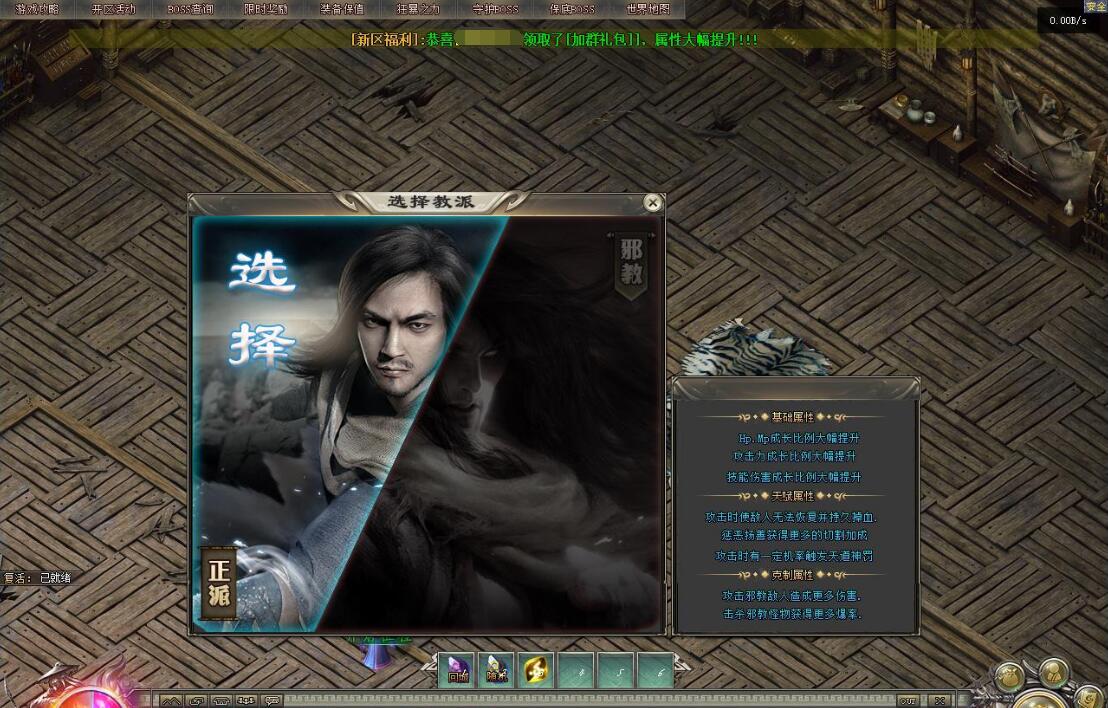Open the 游戏攻略 game guide menu
Screen dimensions: 1108x708
click(x=37, y=9)
